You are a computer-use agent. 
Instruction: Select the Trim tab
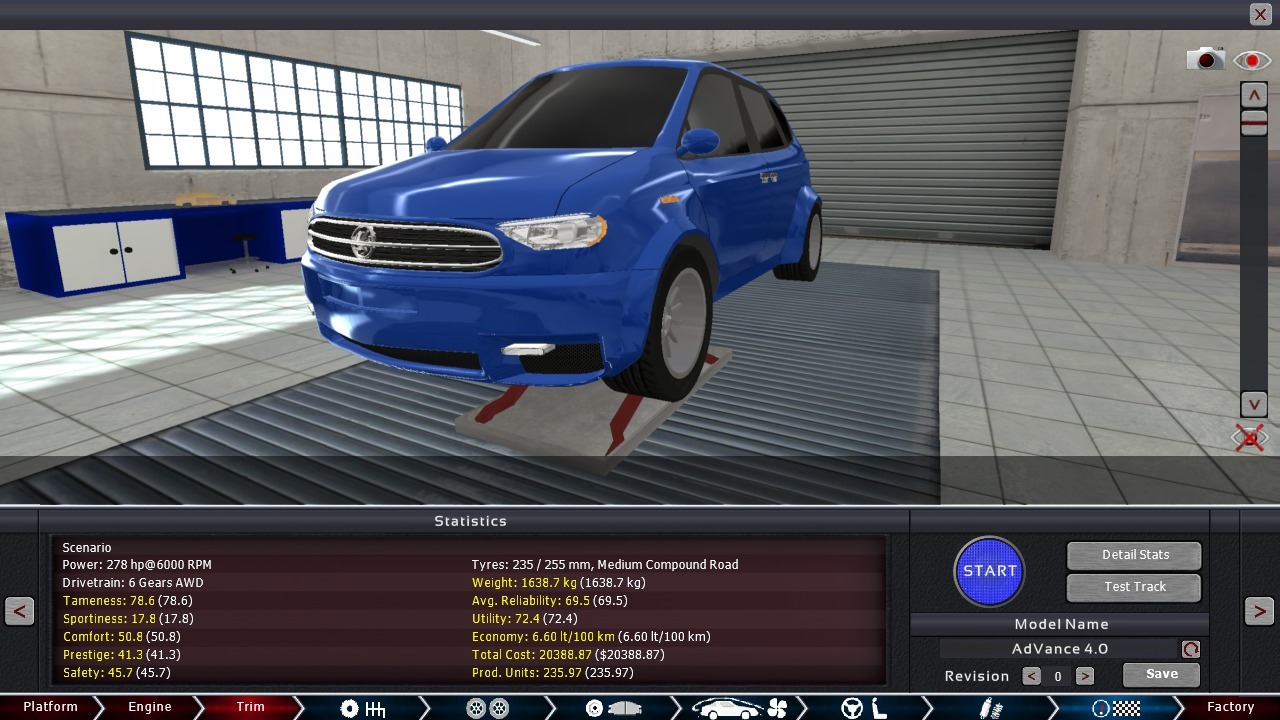(250, 707)
